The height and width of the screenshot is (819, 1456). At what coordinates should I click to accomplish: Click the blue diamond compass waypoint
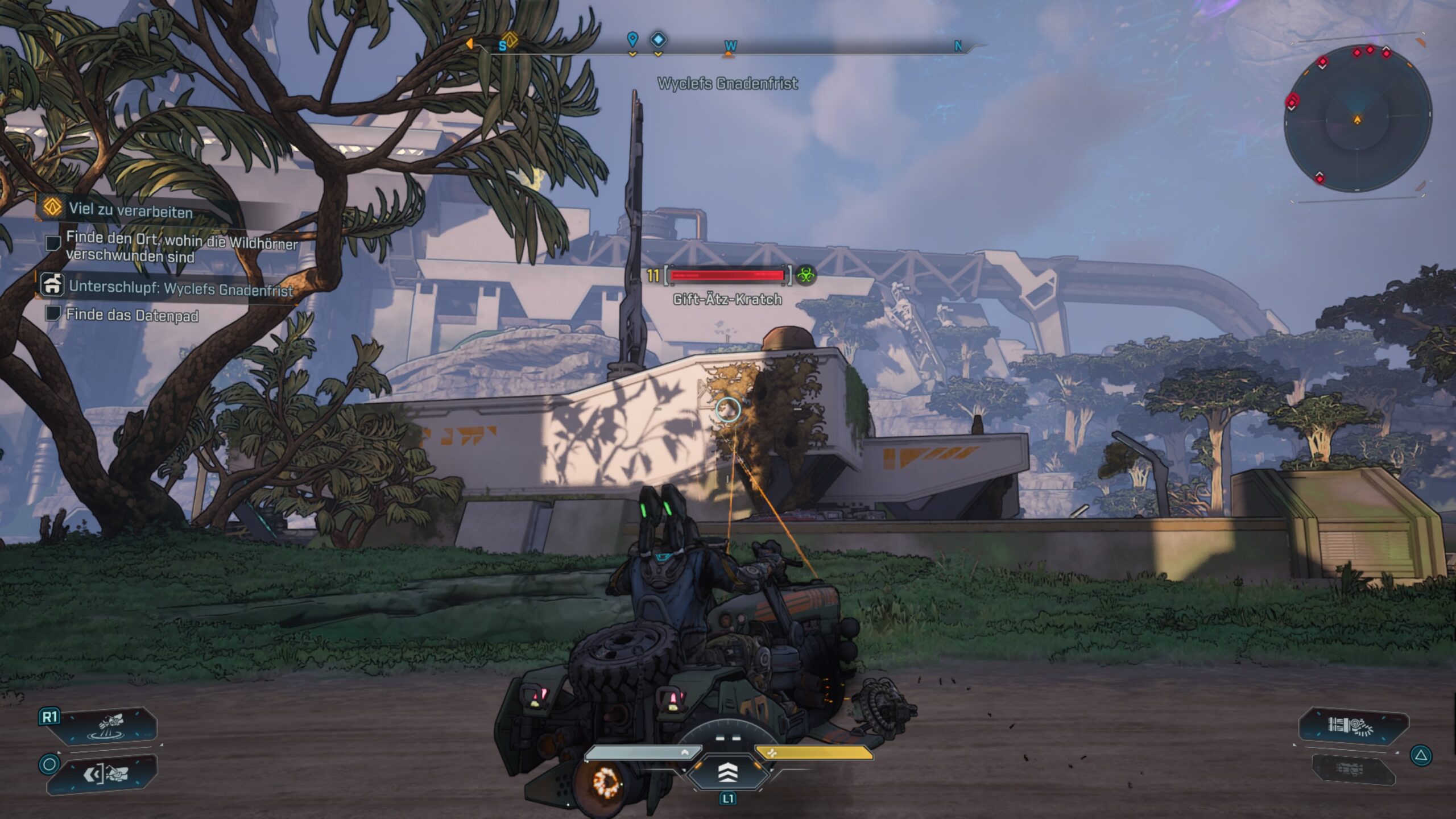(x=658, y=39)
